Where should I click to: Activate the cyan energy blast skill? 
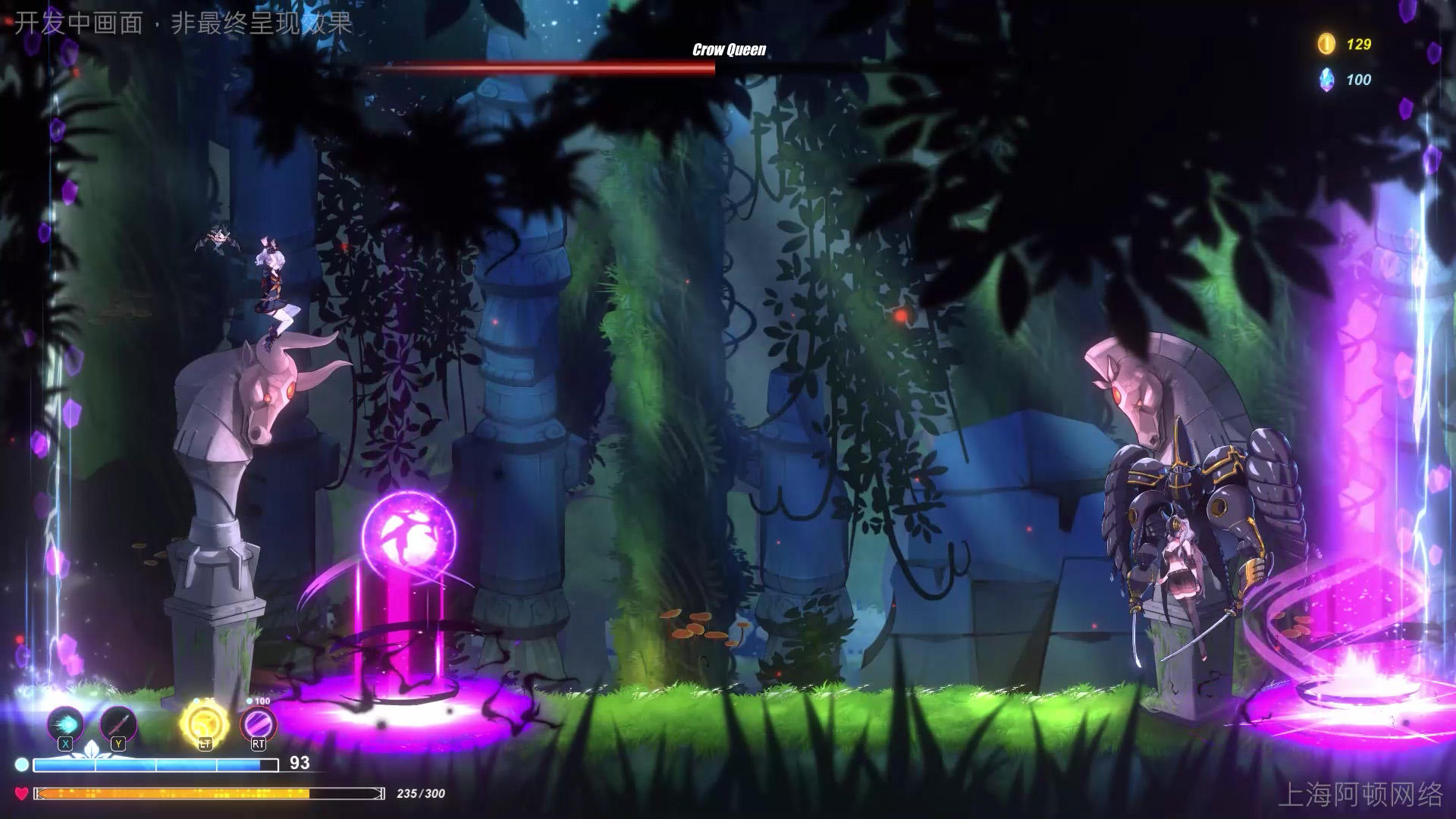click(65, 723)
